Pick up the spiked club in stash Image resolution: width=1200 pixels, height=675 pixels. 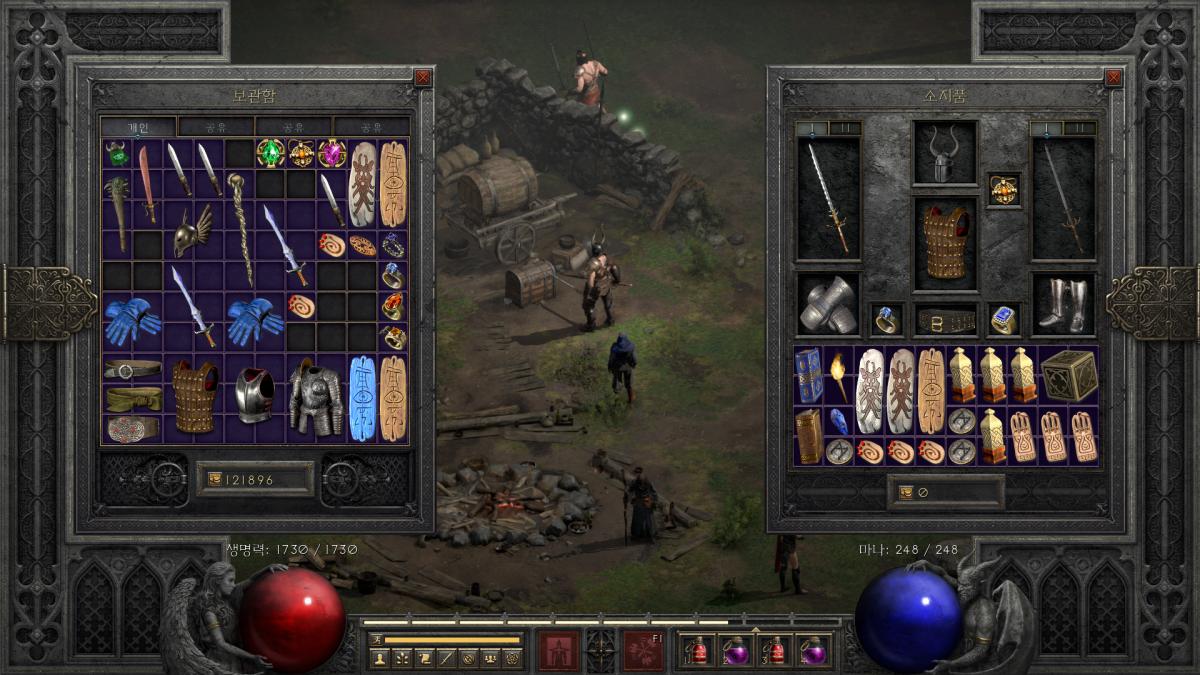click(117, 210)
